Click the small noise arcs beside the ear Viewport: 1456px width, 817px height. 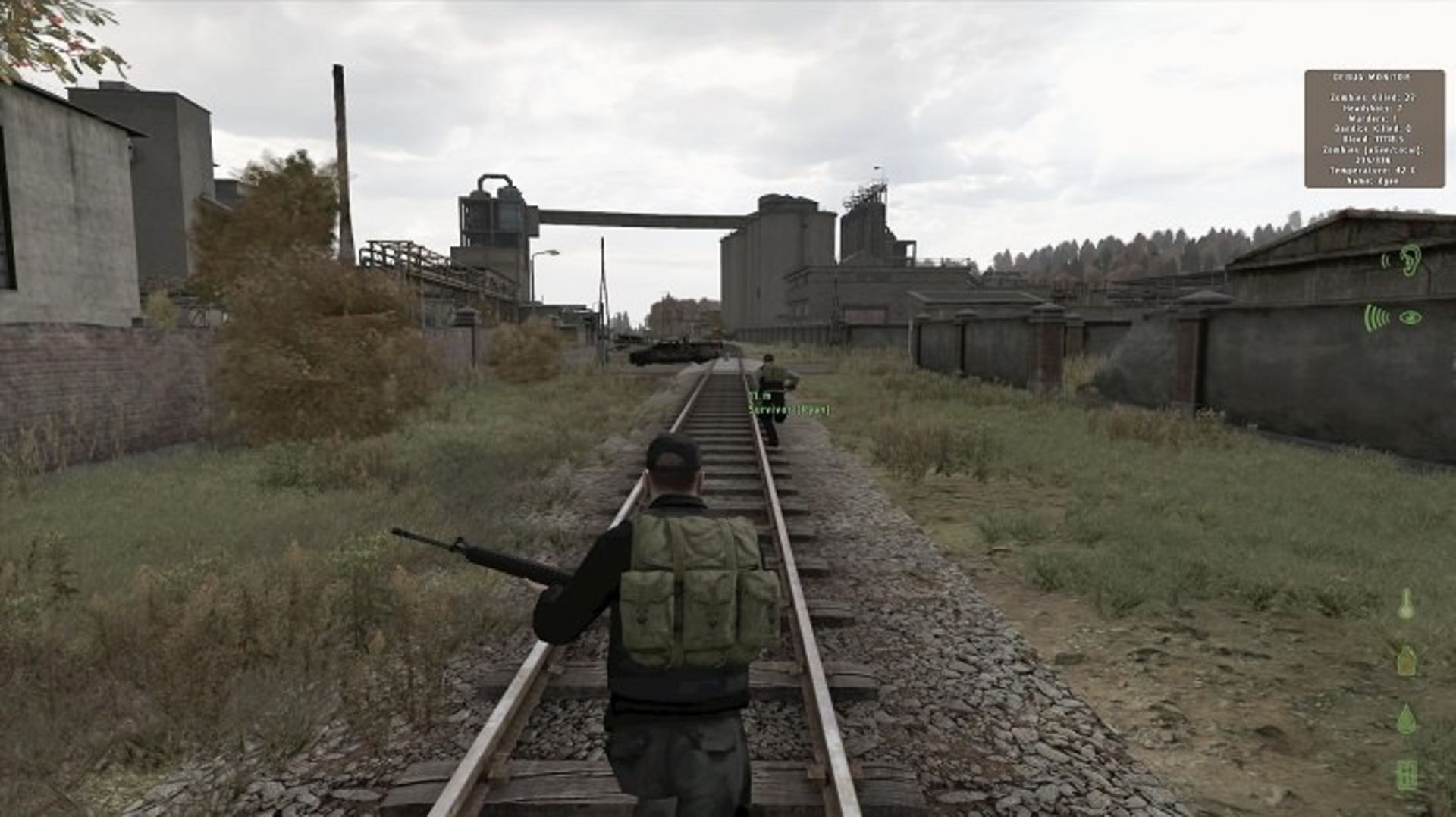point(1385,261)
